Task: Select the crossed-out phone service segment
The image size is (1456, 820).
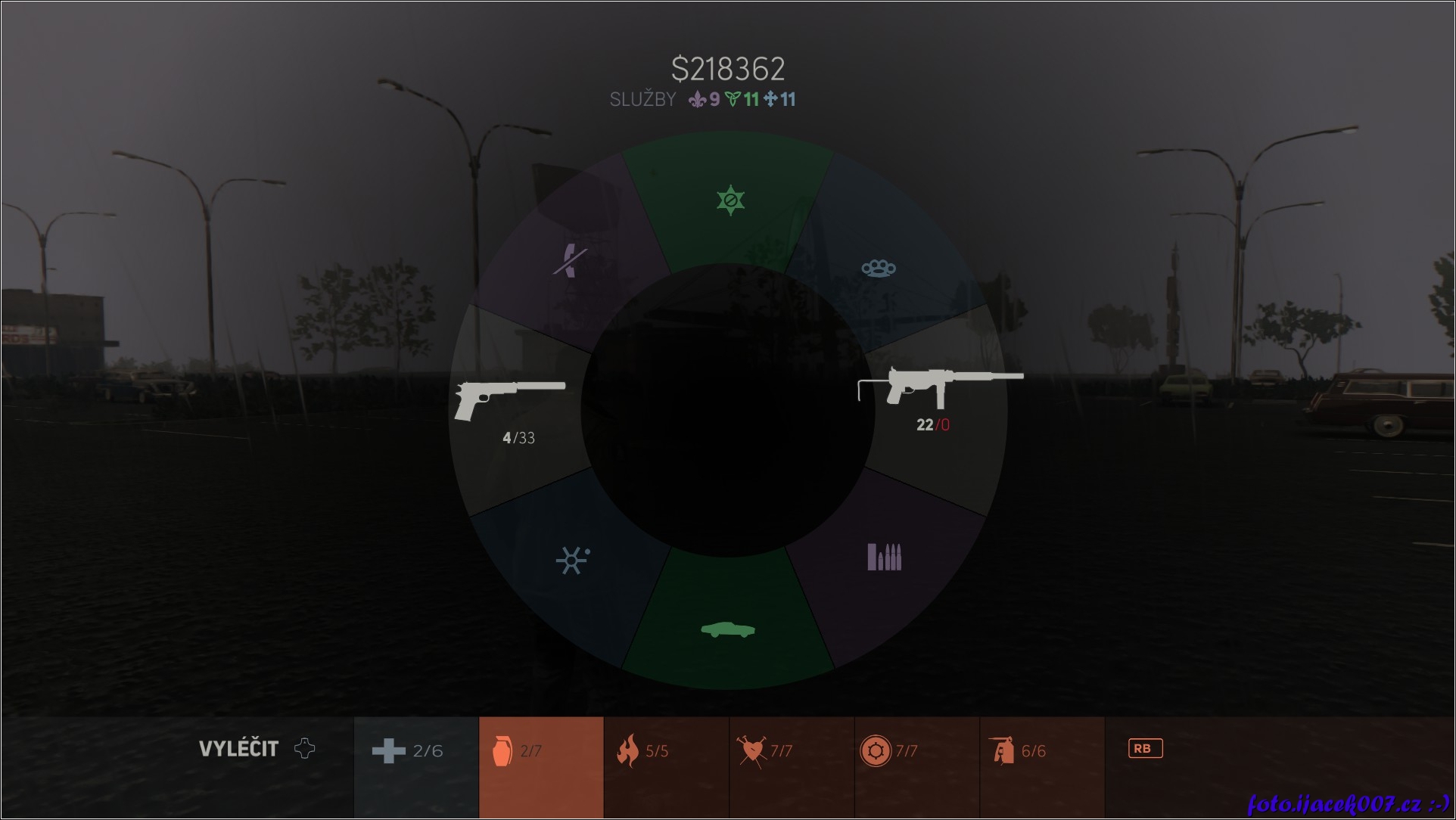Action: [x=569, y=262]
